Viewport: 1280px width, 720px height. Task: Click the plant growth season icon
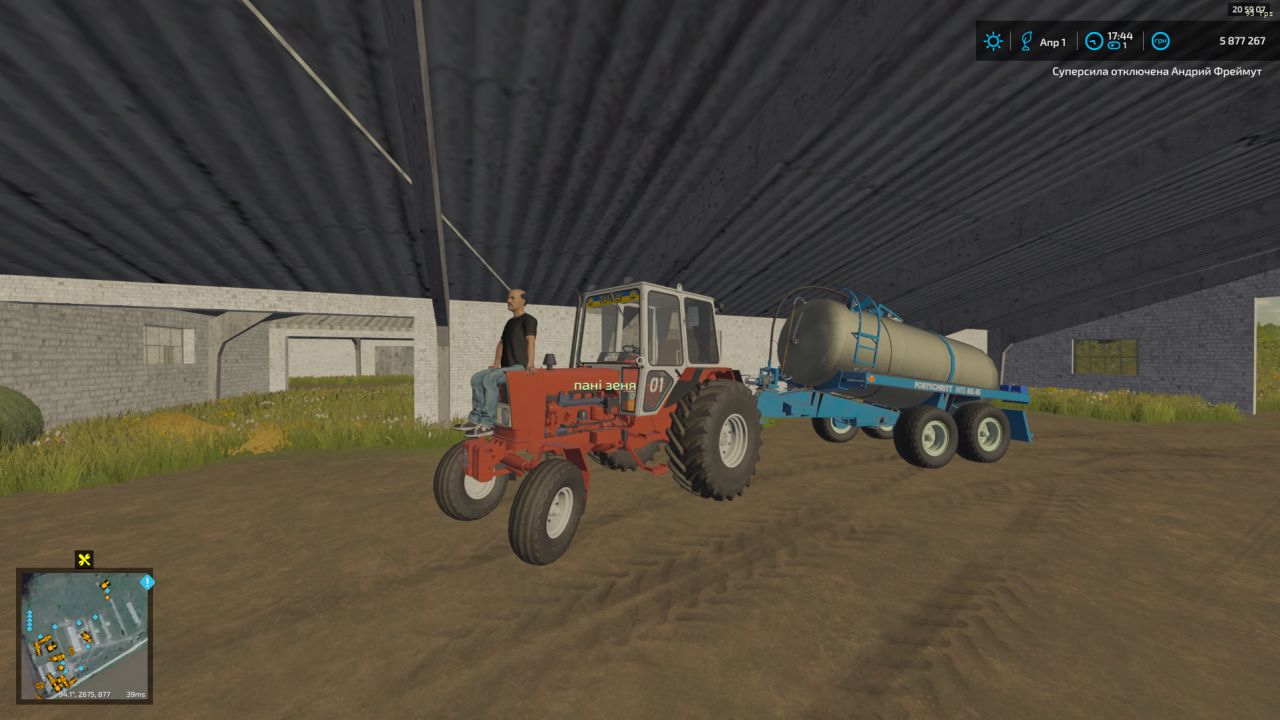point(1025,41)
